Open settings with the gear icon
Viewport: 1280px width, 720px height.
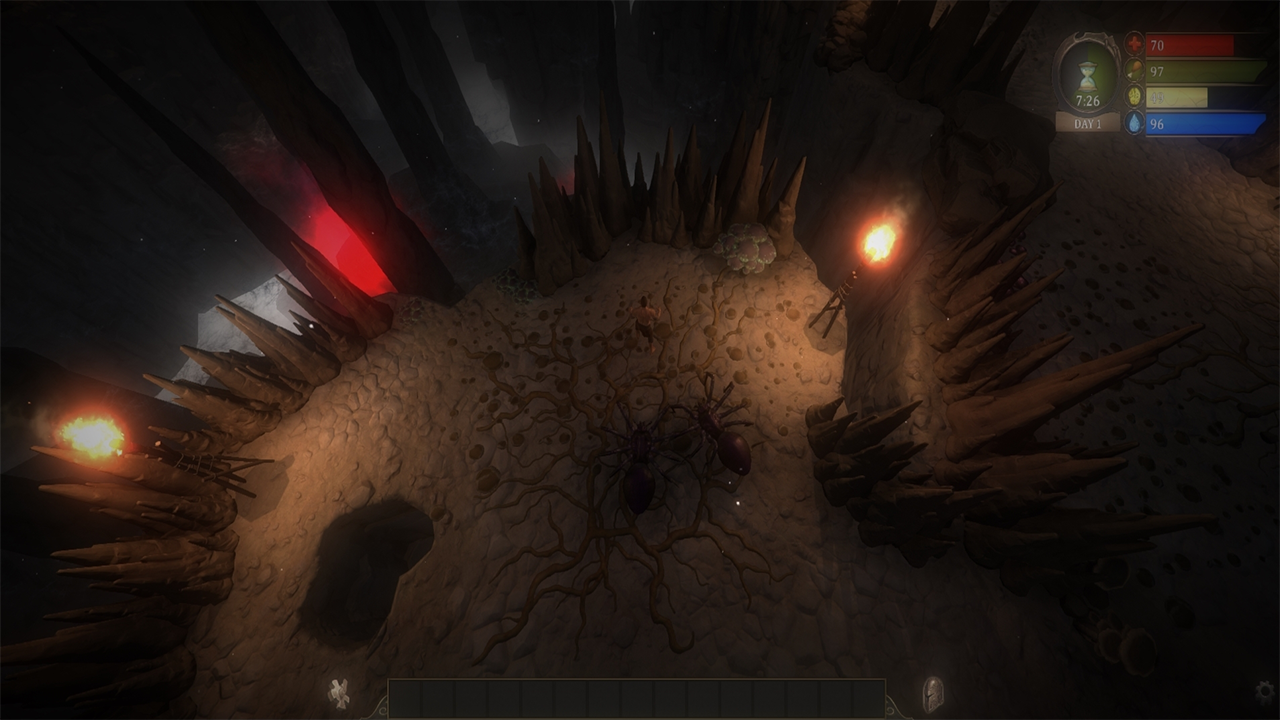[x=1265, y=691]
